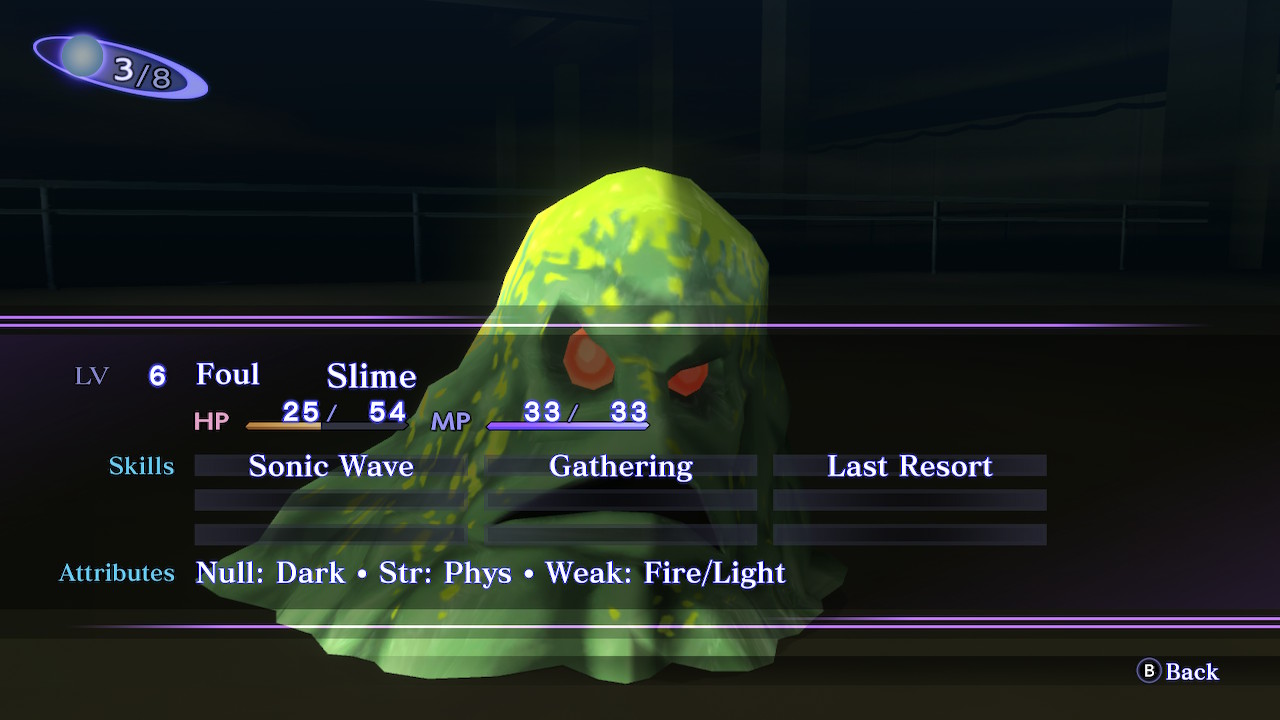
Task: Click the Attributes section label
Action: click(x=116, y=573)
